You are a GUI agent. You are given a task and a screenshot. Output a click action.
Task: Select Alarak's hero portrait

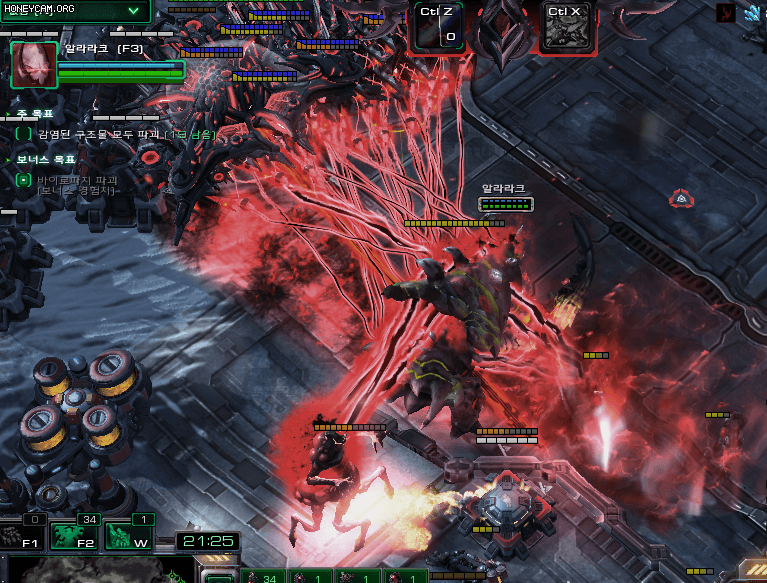click(x=33, y=65)
